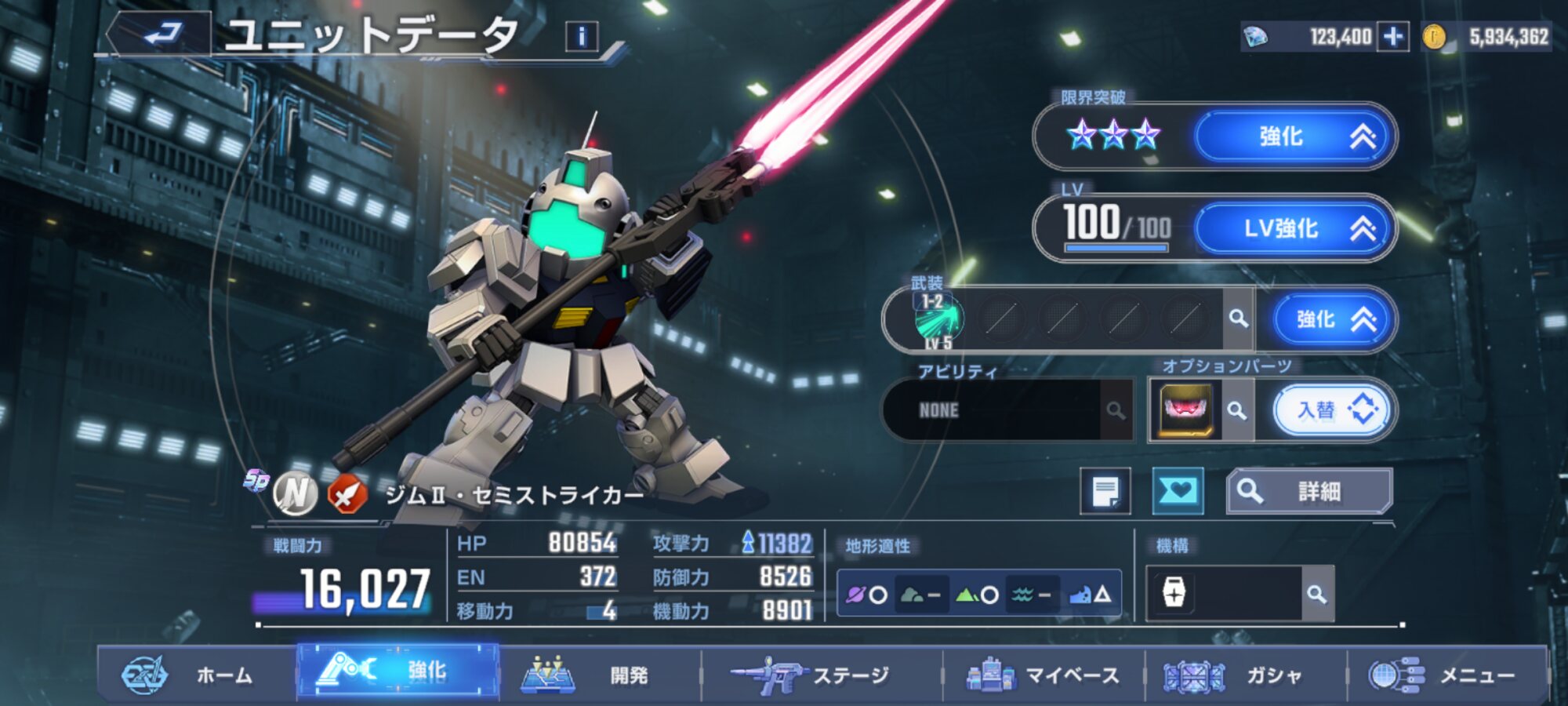Viewport: 1568px width, 706px height.
Task: Go back using the return arrow
Action: click(x=162, y=35)
